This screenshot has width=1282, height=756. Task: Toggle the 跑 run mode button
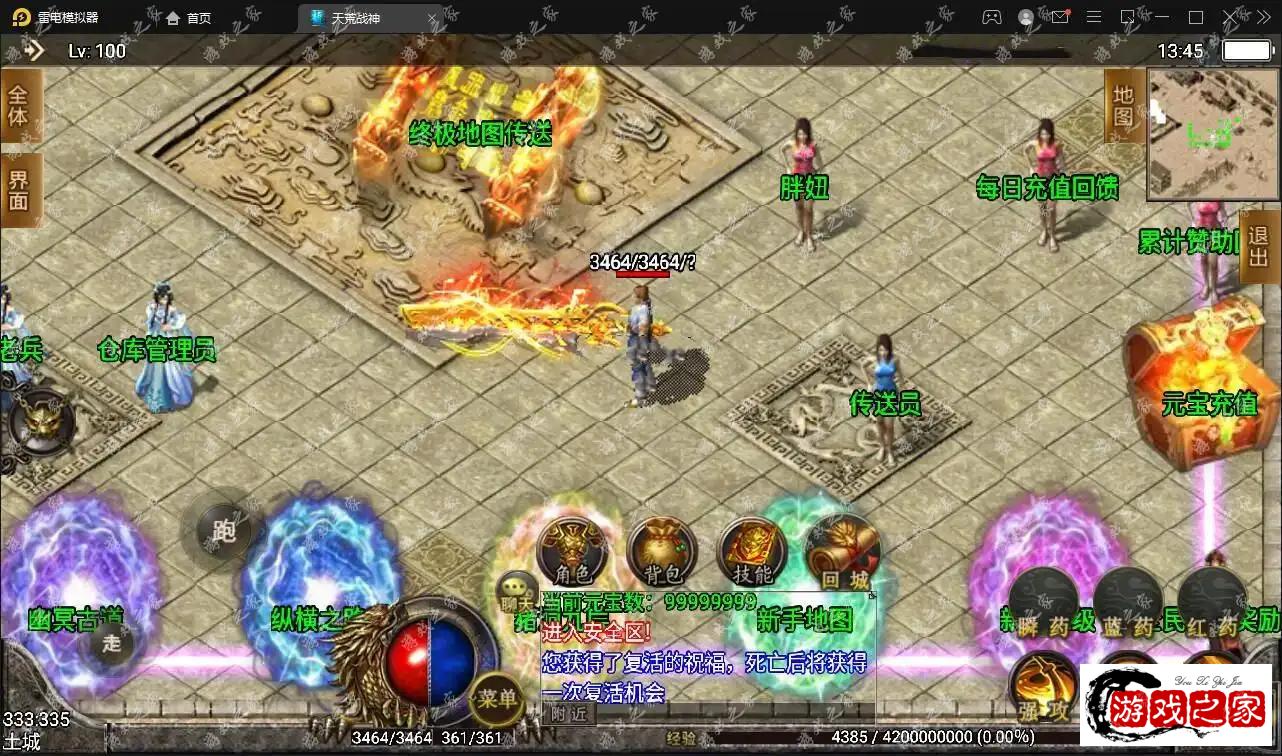[224, 530]
